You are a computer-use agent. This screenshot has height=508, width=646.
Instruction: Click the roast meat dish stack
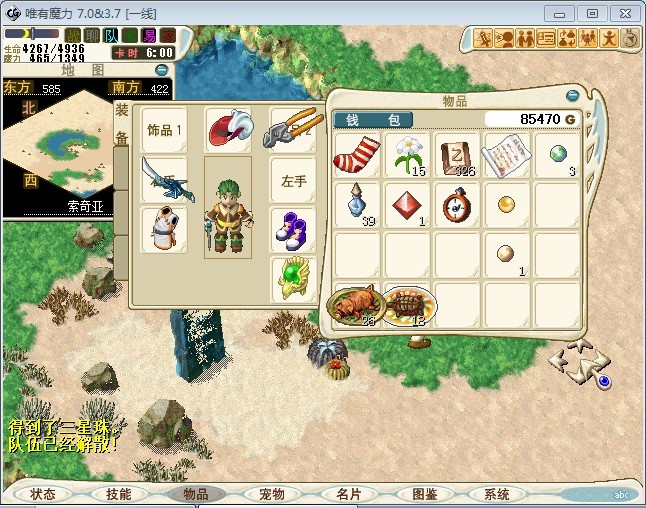pyautogui.click(x=355, y=304)
